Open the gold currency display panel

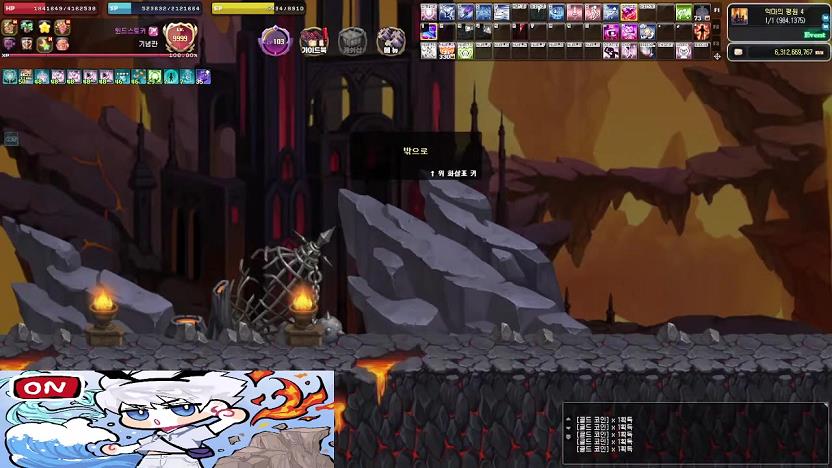point(777,51)
